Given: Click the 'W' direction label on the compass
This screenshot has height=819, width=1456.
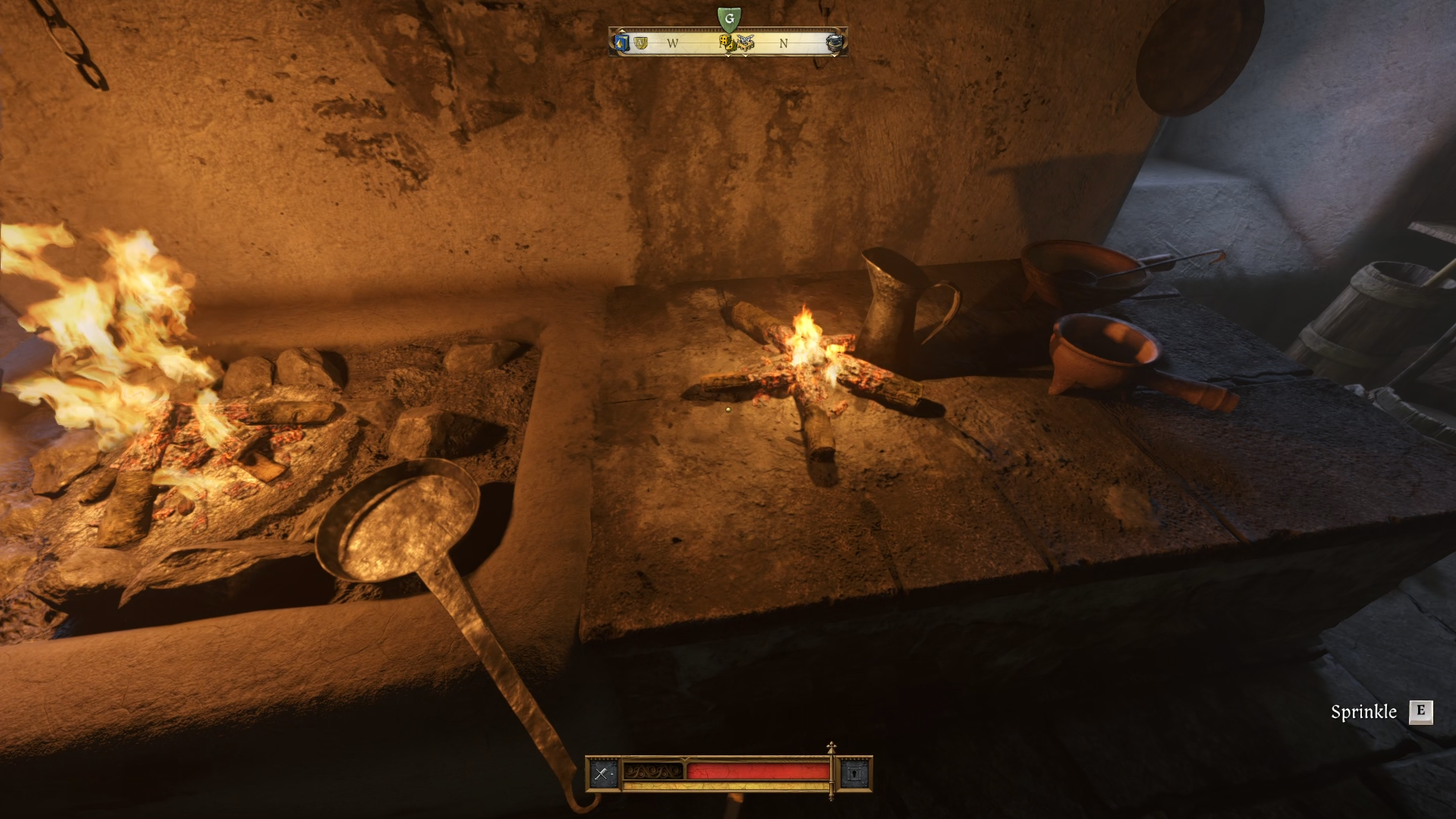Looking at the screenshot, I should click(x=671, y=43).
